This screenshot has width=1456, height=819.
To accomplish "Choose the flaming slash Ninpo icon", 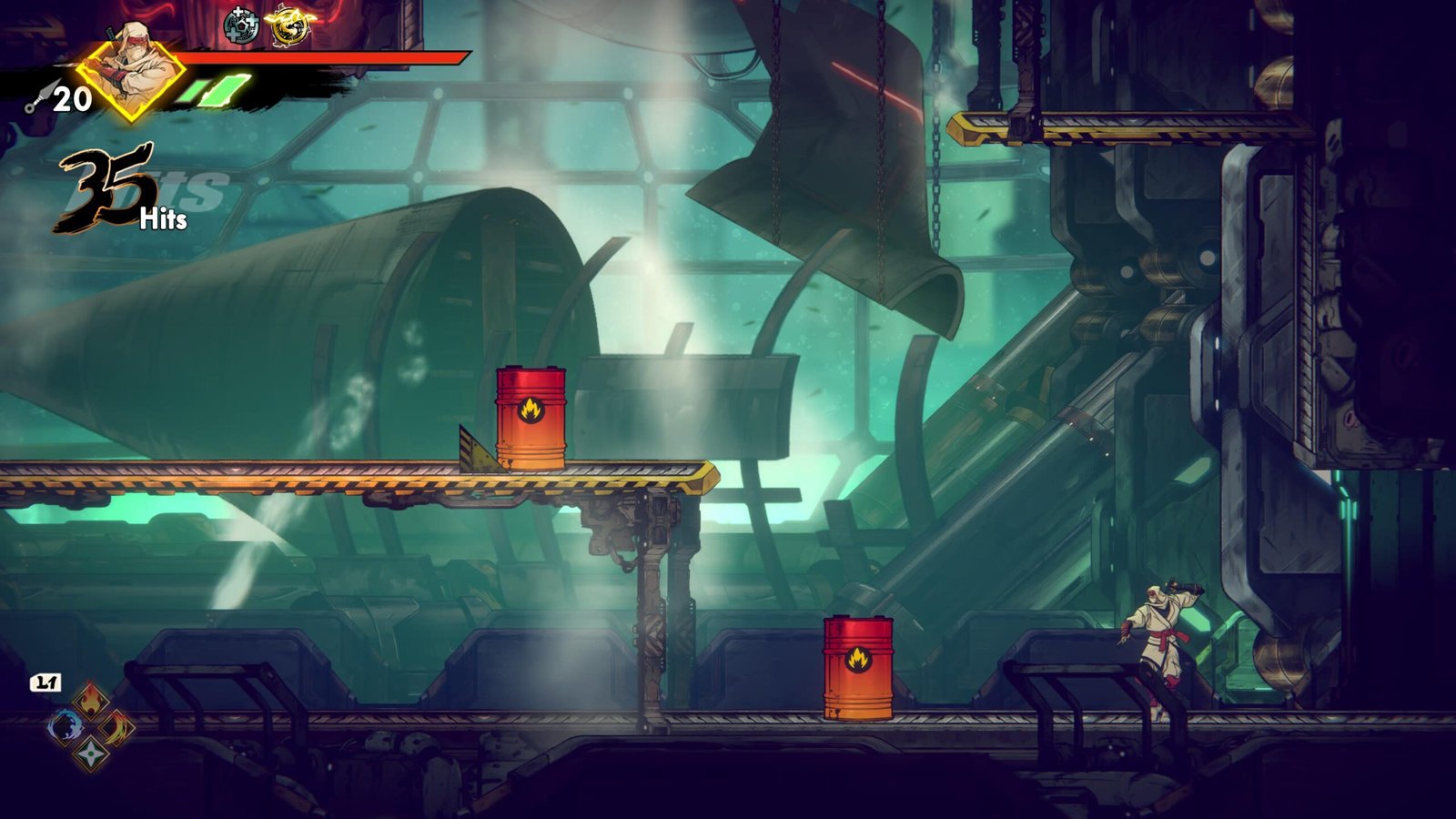I will click(x=117, y=727).
